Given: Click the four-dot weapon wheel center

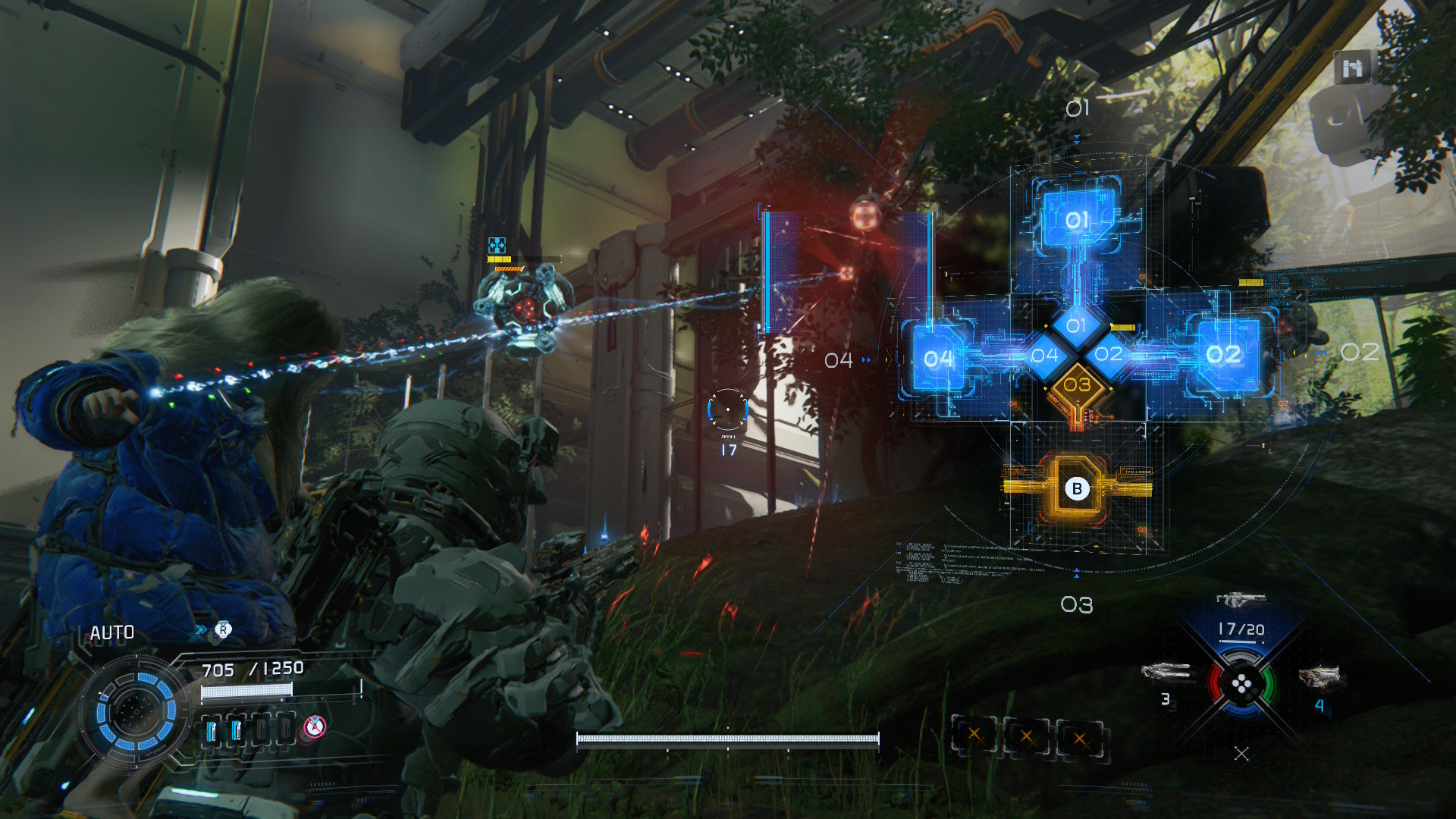Looking at the screenshot, I should pos(1241,686).
